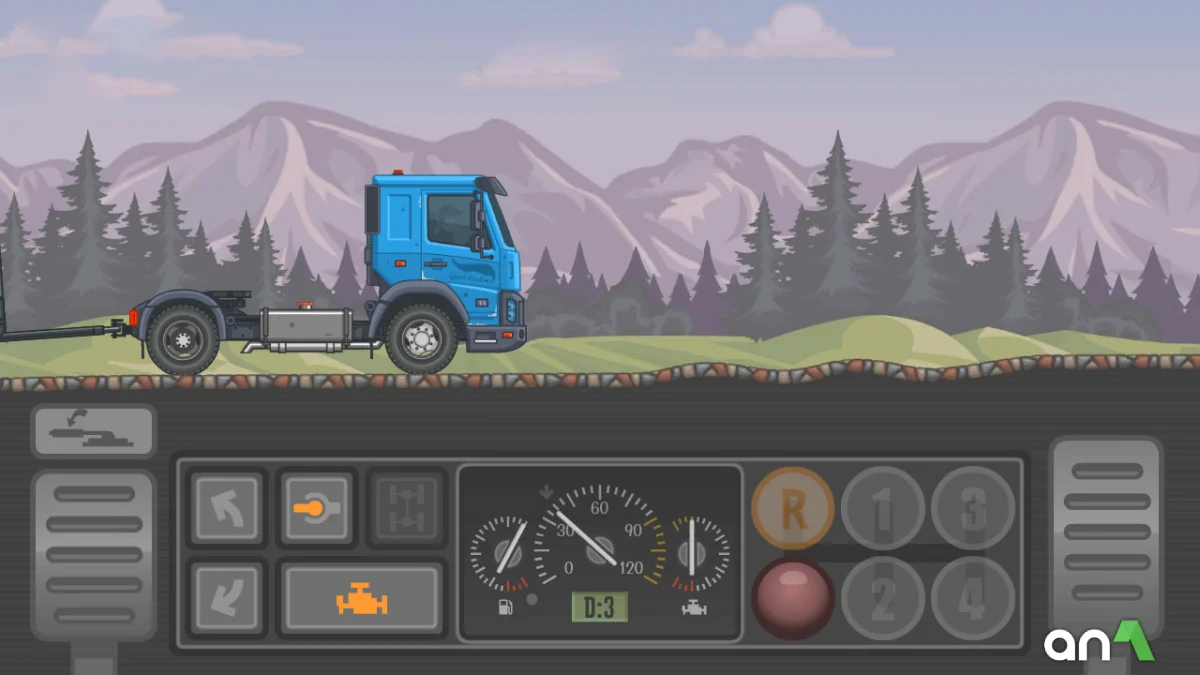The width and height of the screenshot is (1200, 675).
Task: Select gear 1 on the shifter
Action: click(882, 508)
